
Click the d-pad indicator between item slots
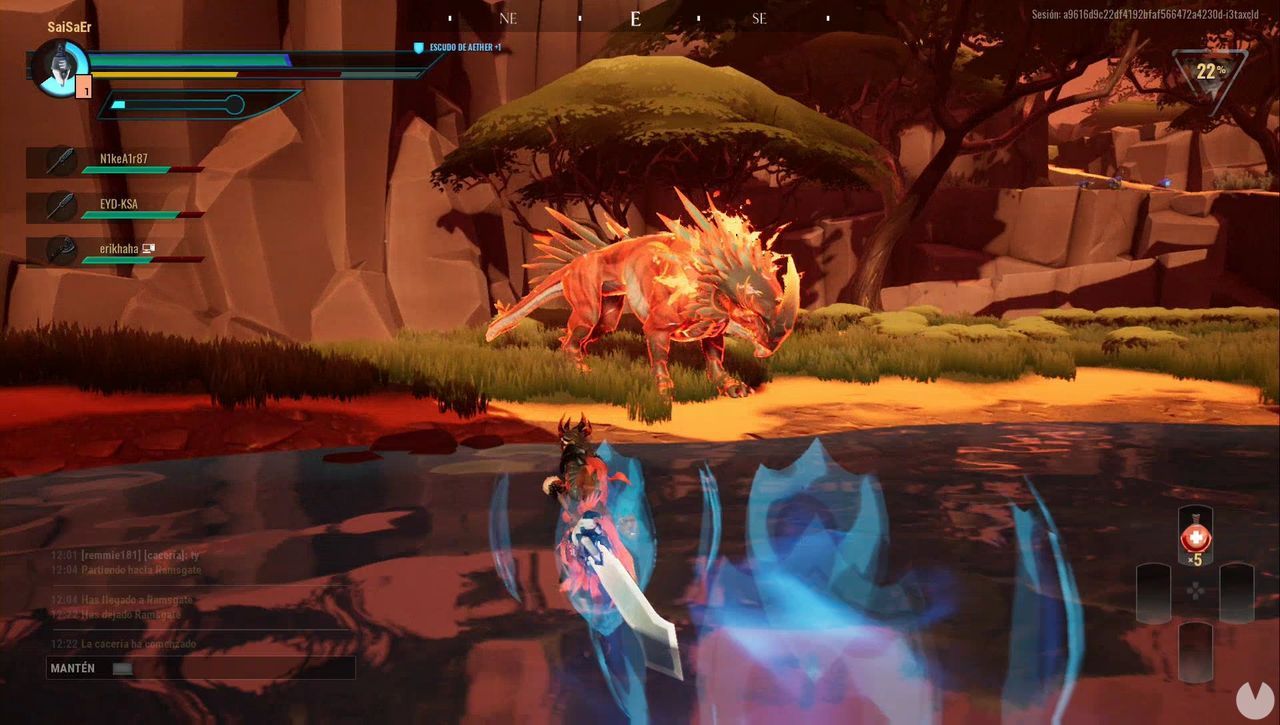click(x=1195, y=592)
